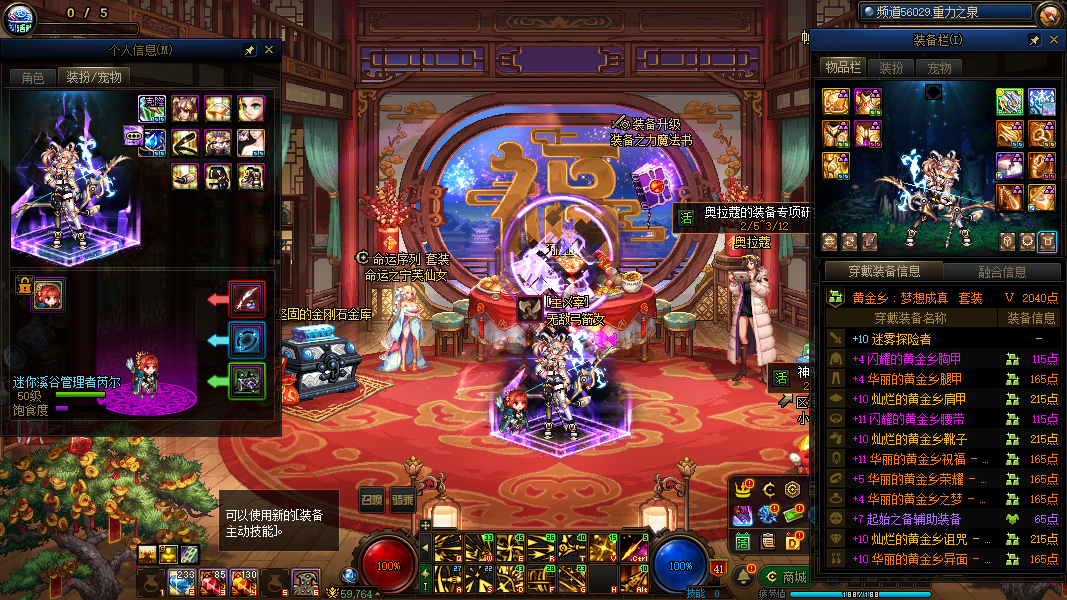The width and height of the screenshot is (1067, 600).
Task: Click the 骑乘 mount button
Action: pyautogui.click(x=402, y=500)
